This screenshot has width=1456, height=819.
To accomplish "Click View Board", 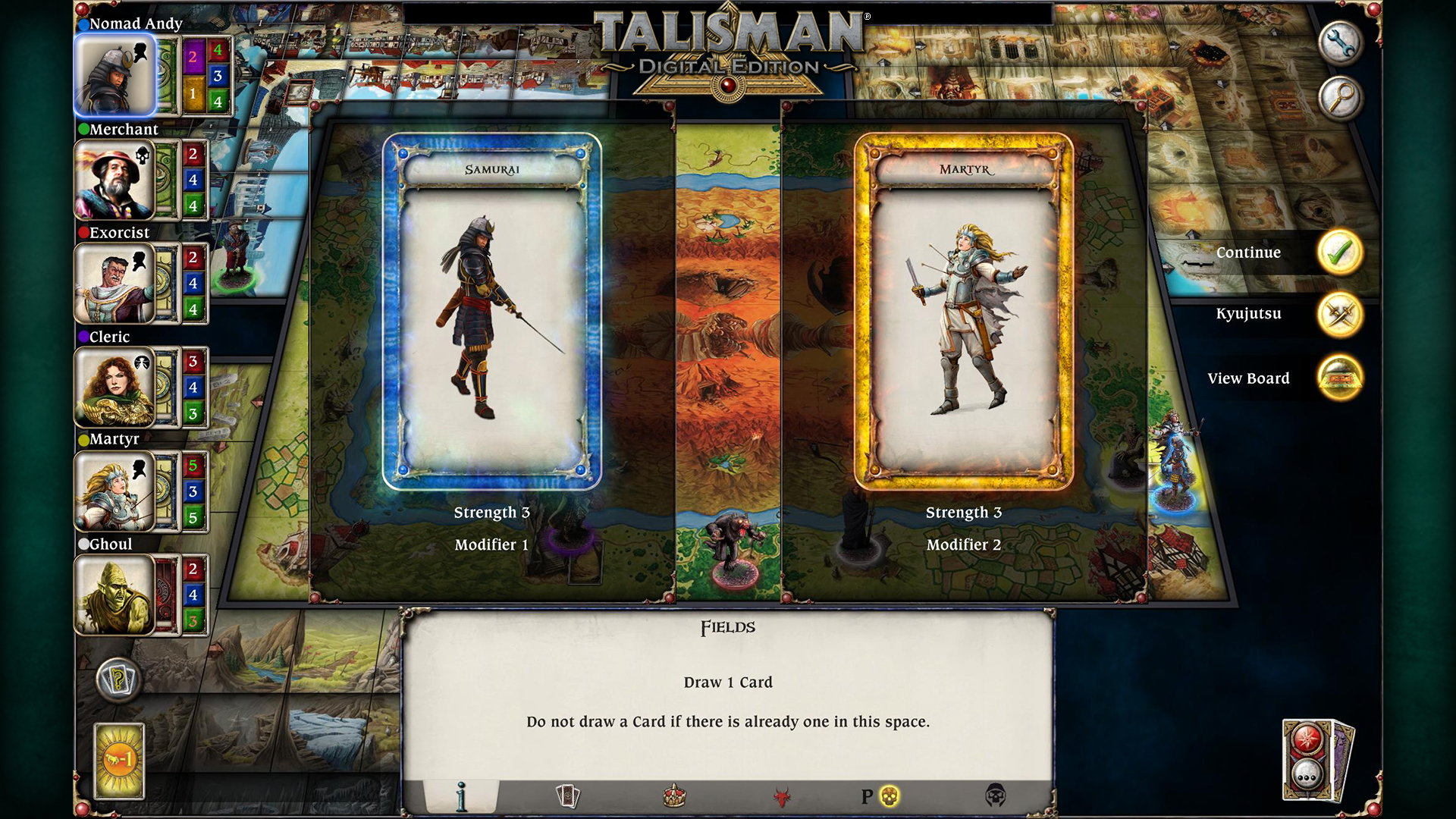I will tap(1341, 378).
